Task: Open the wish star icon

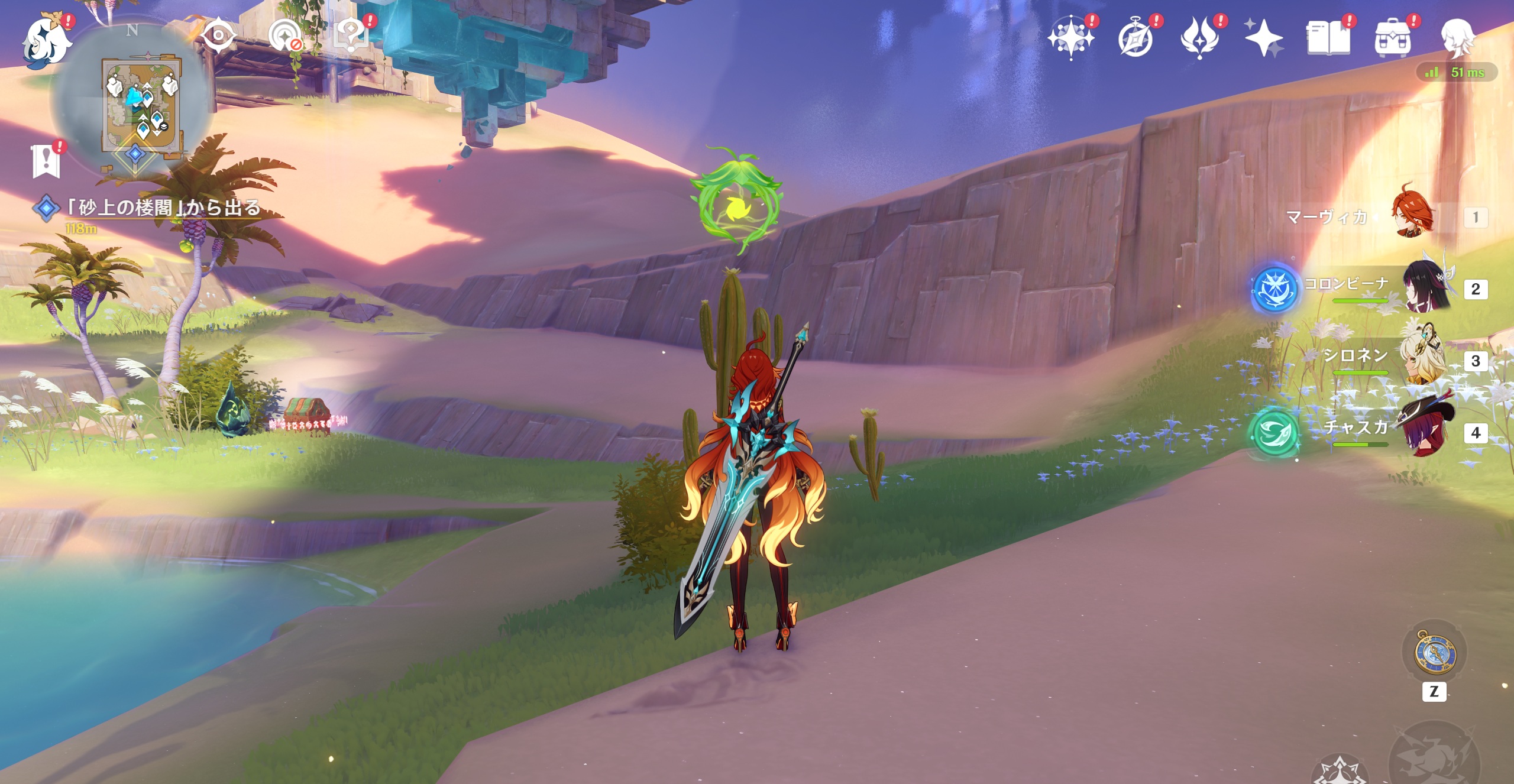Action: [1070, 38]
